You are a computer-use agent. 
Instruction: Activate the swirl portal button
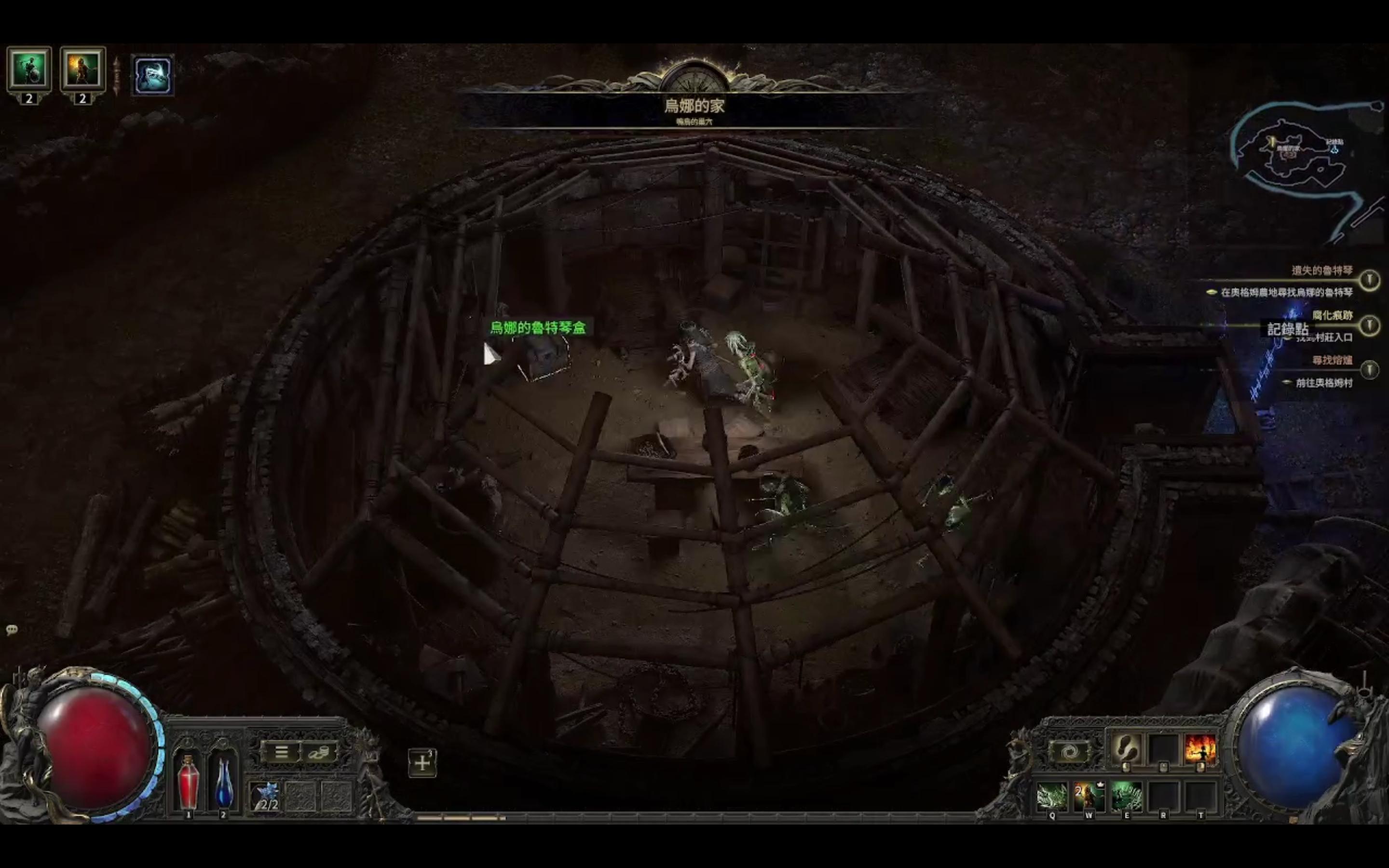point(1068,752)
